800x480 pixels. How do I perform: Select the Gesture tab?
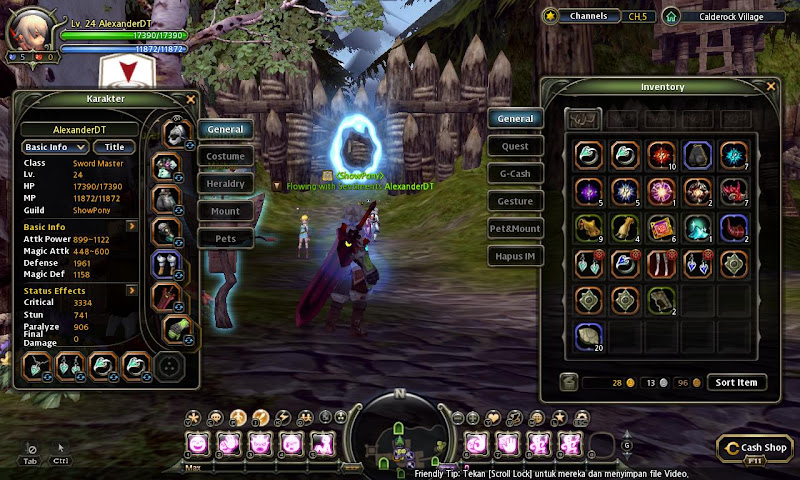[515, 201]
